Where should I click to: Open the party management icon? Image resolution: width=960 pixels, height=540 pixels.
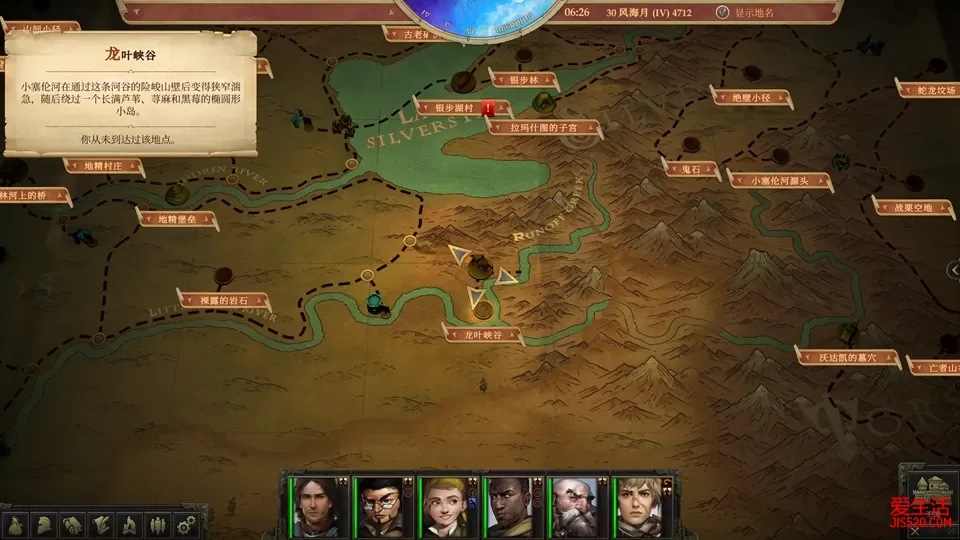pyautogui.click(x=157, y=524)
